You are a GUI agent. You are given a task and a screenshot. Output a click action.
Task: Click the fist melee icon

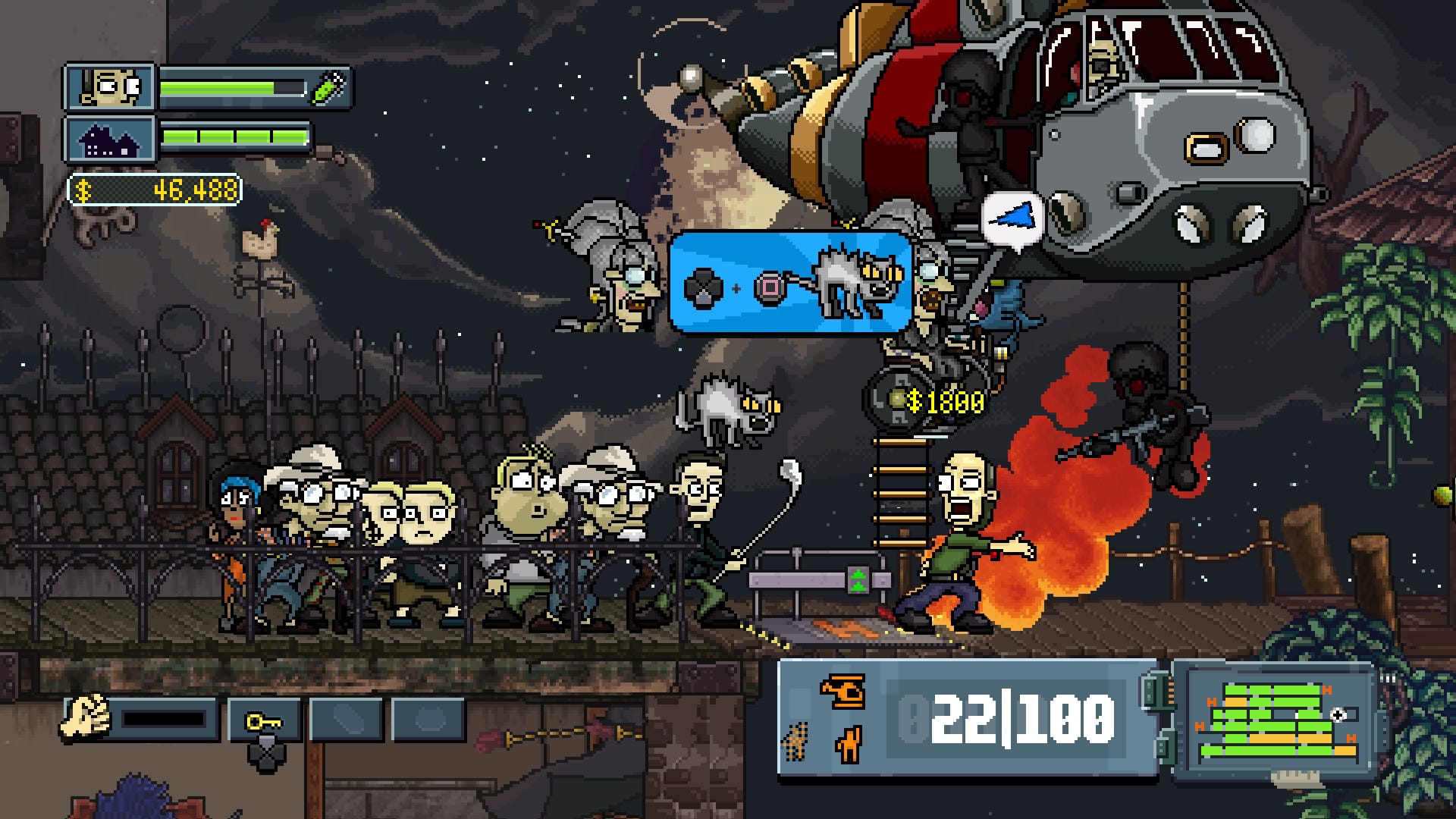[86, 718]
